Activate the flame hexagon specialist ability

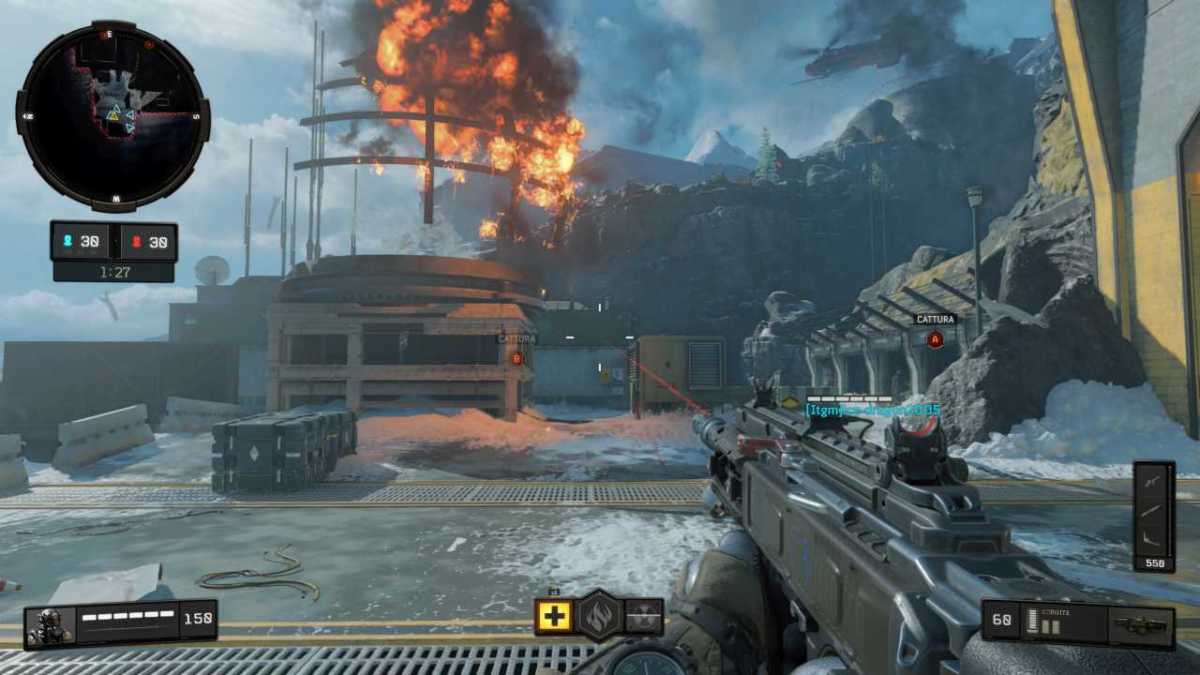(x=600, y=615)
